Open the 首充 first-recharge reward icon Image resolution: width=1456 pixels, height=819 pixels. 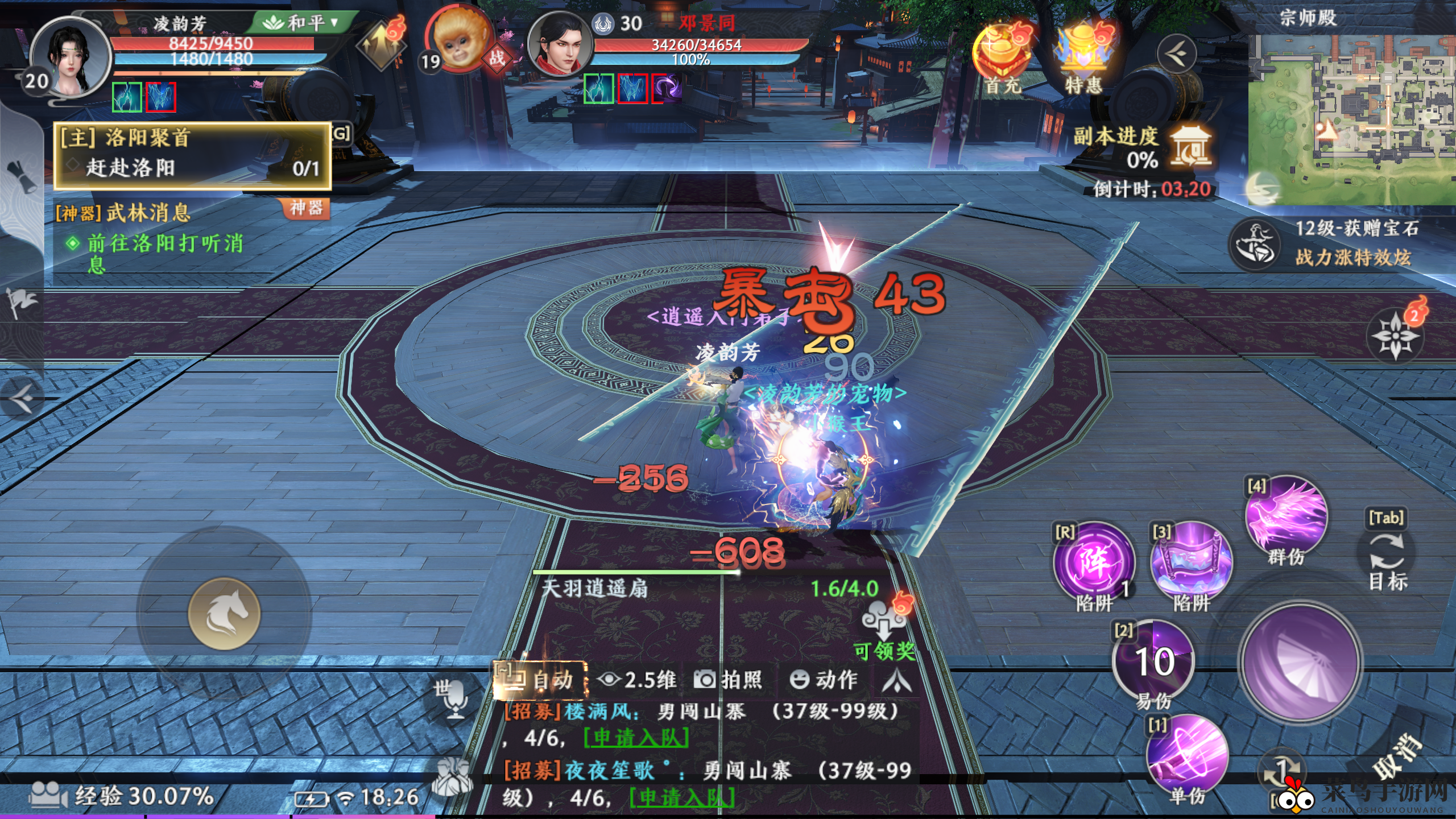point(1002,56)
